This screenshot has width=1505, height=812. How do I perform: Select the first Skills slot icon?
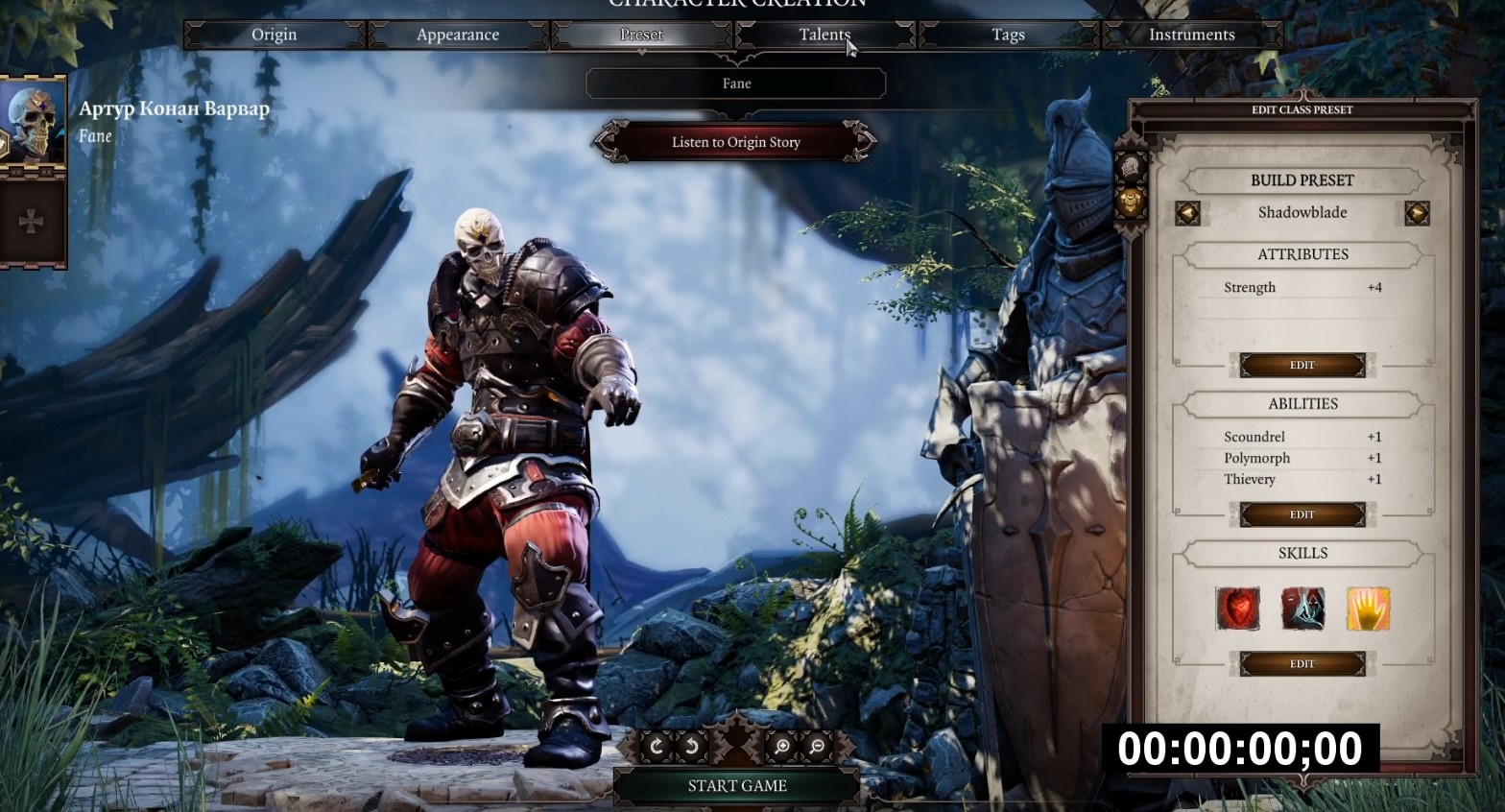[1237, 609]
